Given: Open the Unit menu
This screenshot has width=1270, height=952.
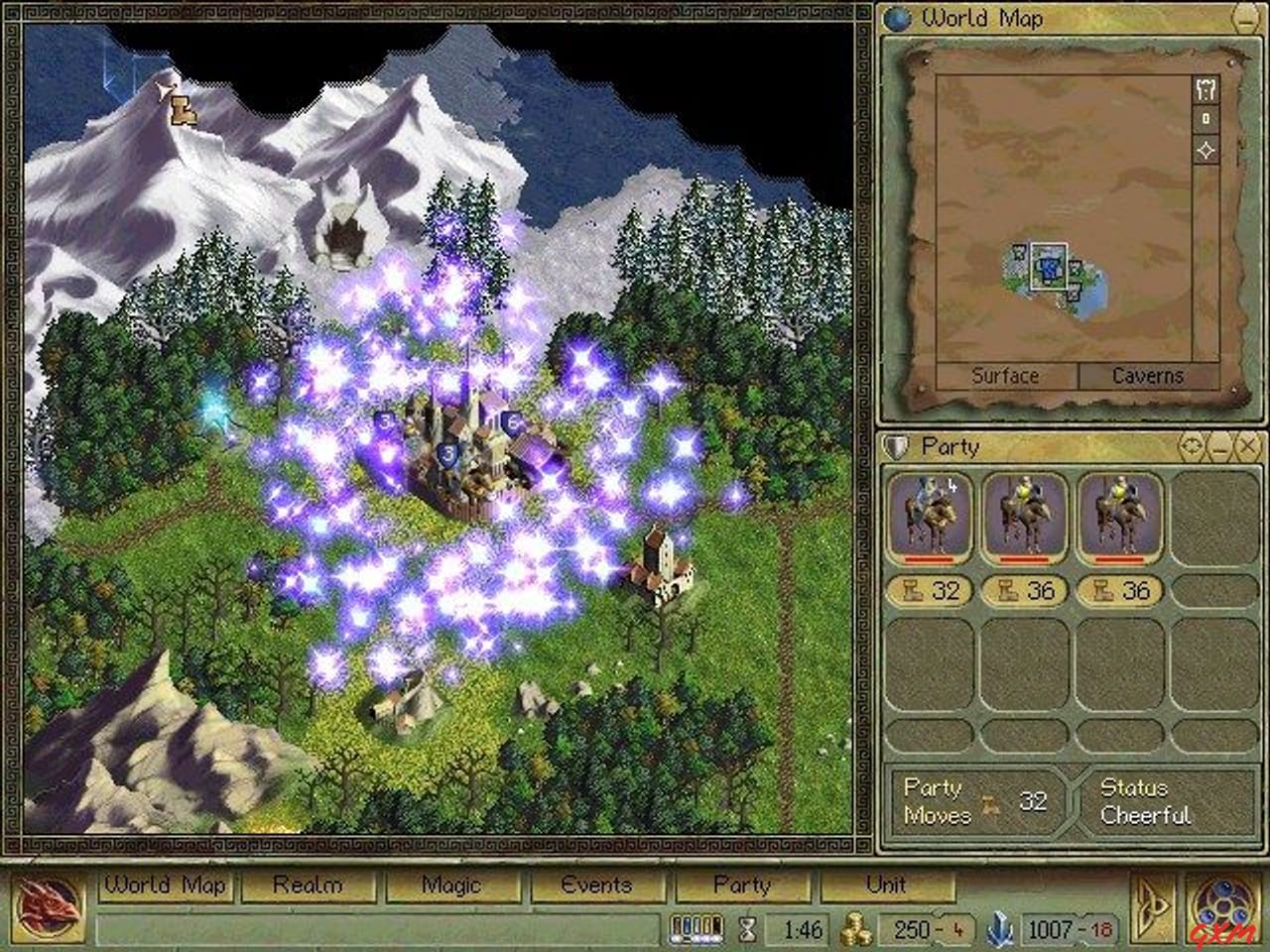Looking at the screenshot, I should click(x=887, y=885).
